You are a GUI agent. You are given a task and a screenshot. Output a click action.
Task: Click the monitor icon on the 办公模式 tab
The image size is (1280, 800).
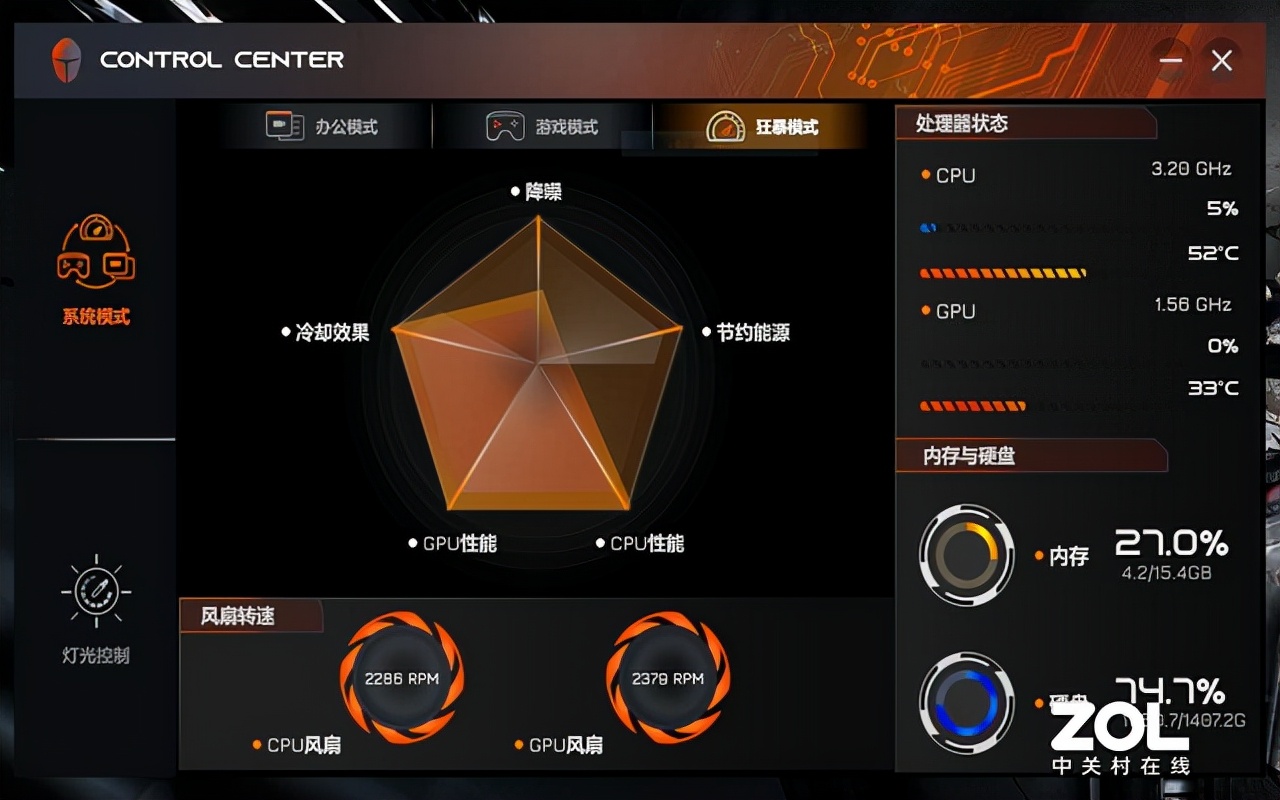coord(283,127)
